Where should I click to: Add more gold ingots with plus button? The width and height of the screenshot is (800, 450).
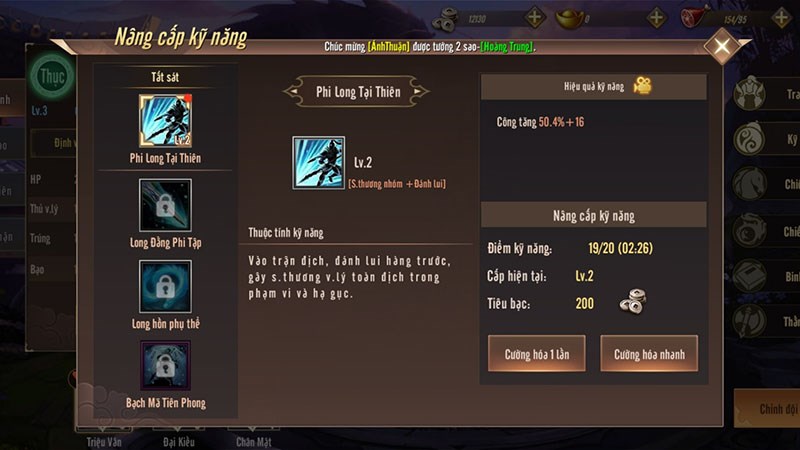tap(656, 17)
